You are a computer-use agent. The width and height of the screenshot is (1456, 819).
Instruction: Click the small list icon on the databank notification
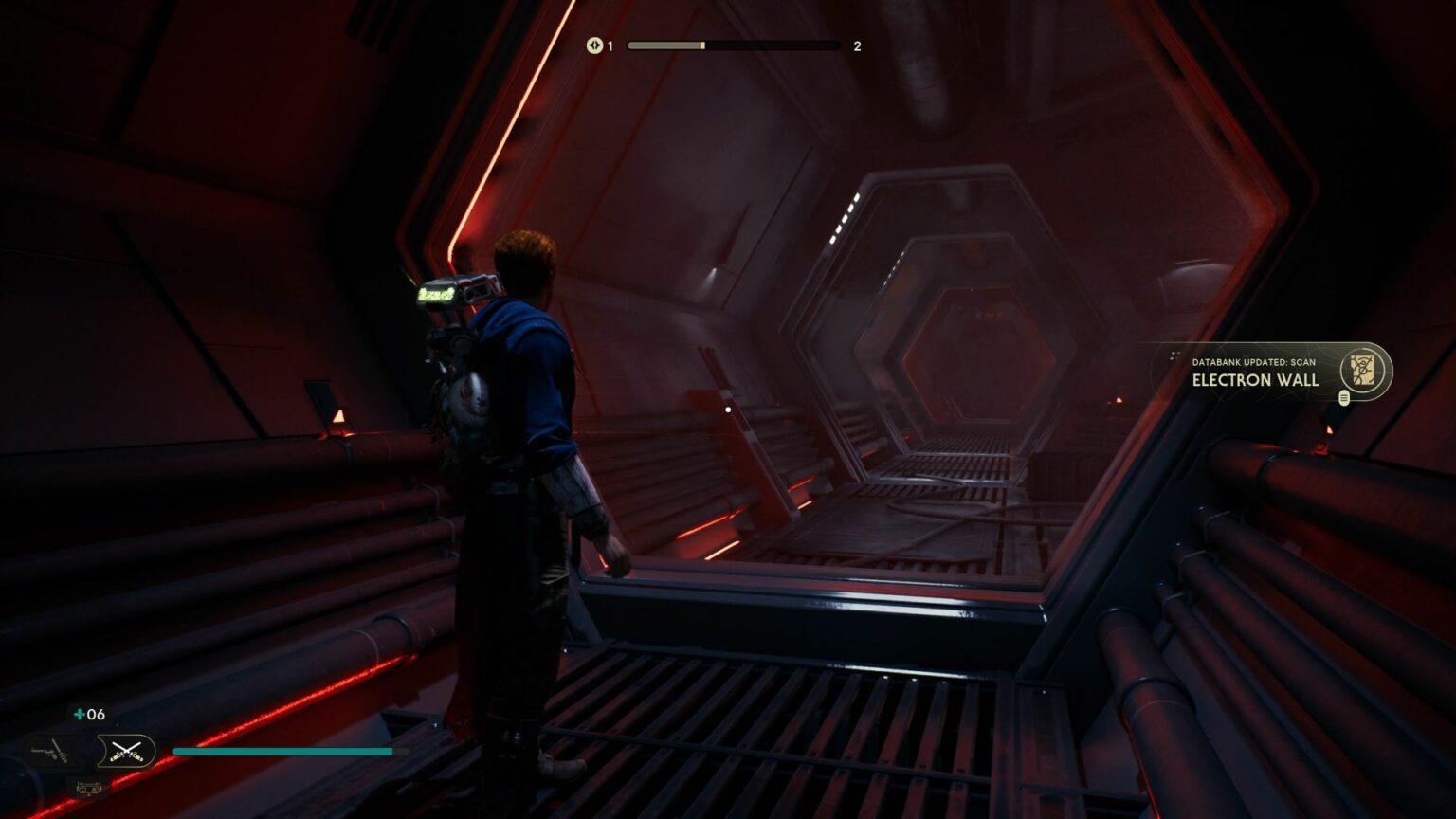(x=1345, y=398)
